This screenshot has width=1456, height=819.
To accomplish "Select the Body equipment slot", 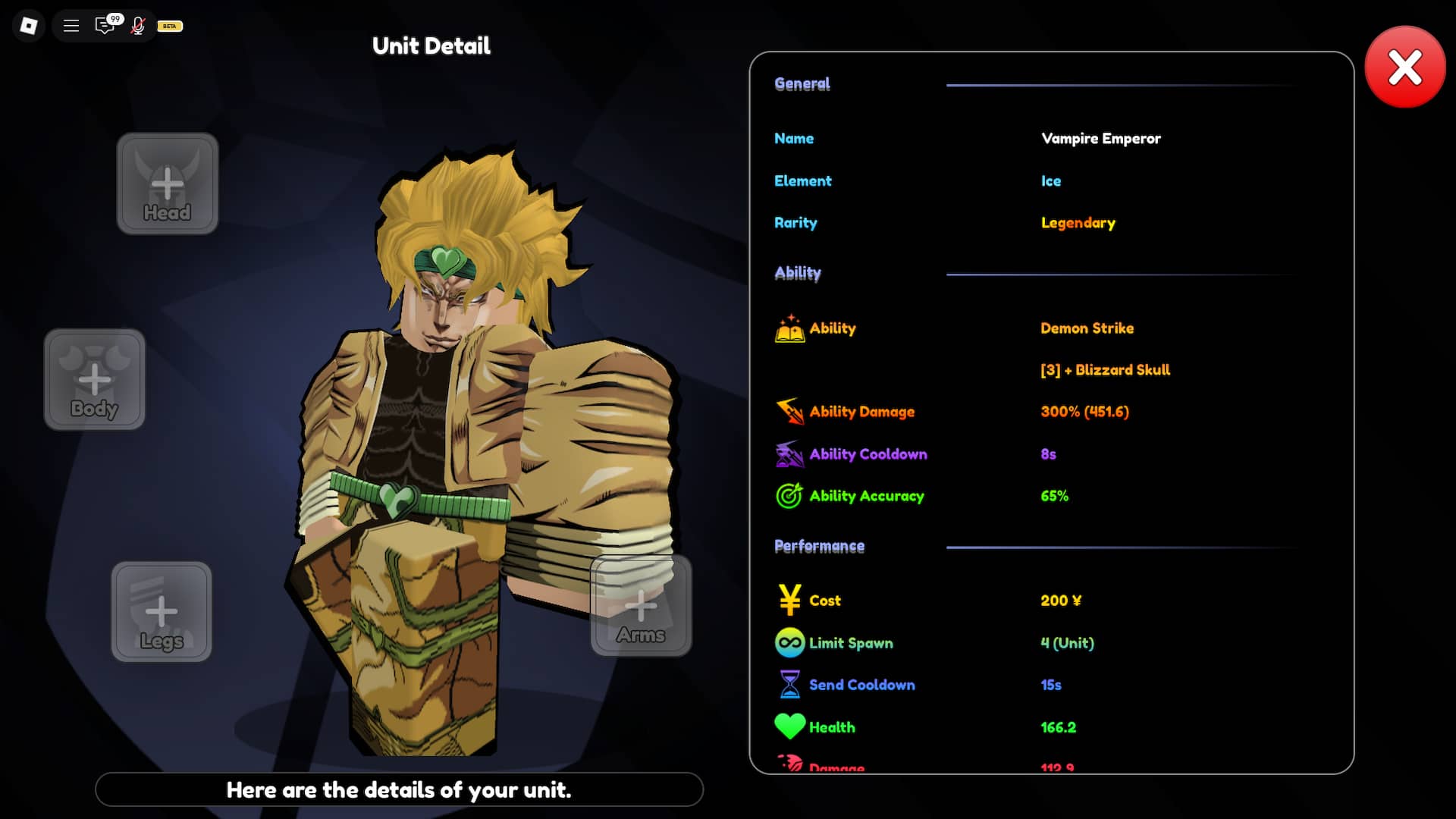I will [95, 379].
